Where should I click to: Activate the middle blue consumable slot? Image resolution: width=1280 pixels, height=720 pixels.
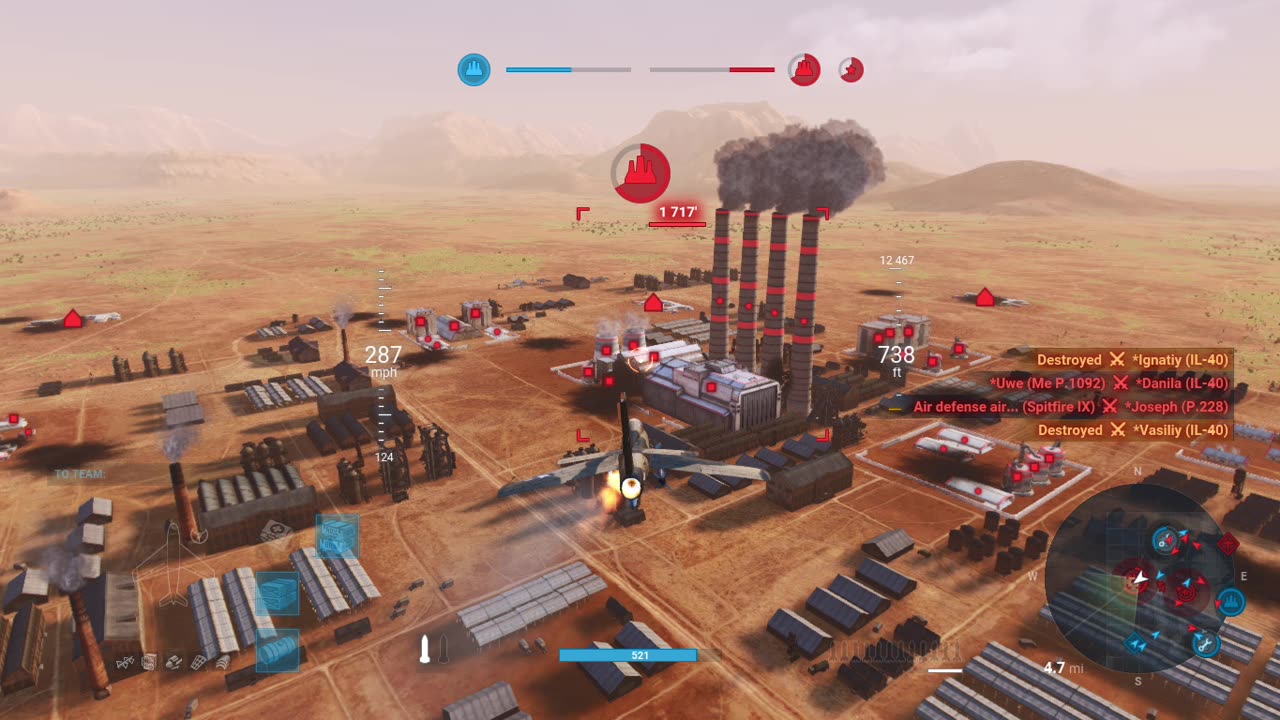pyautogui.click(x=277, y=593)
